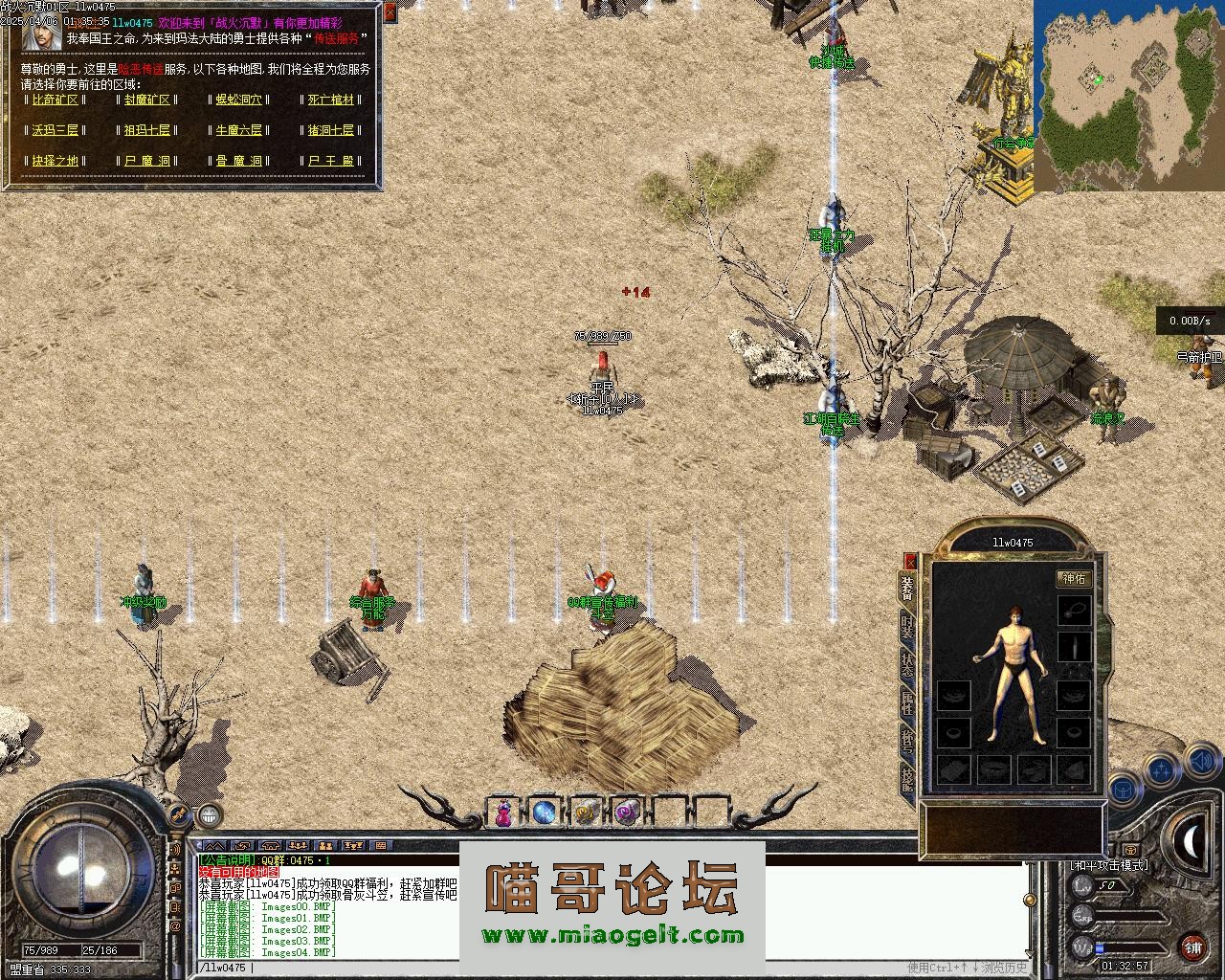The width and height of the screenshot is (1225, 980).
Task: Close the character equipment panel
Action: 910,562
